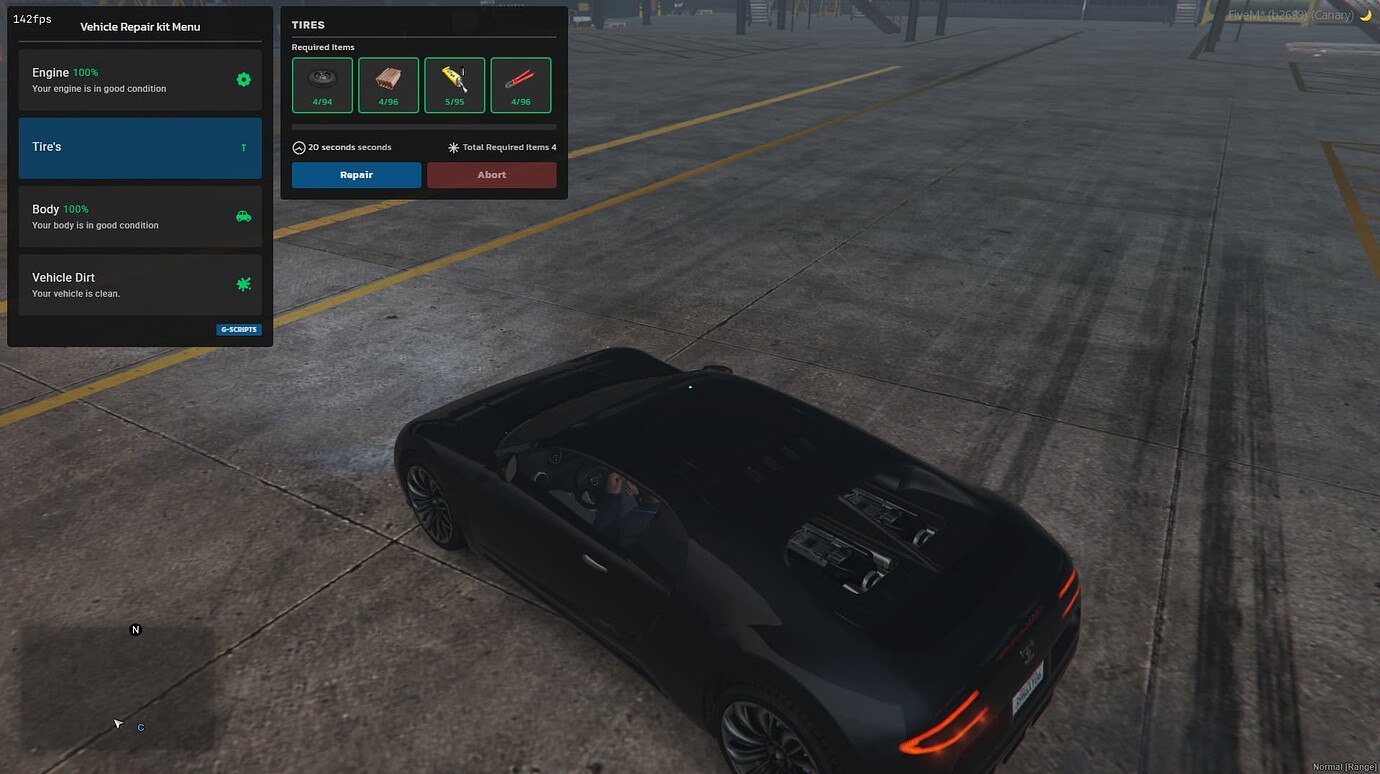Click the red pliers item icon showing 4/96
Image resolution: width=1380 pixels, height=774 pixels.
[x=521, y=84]
